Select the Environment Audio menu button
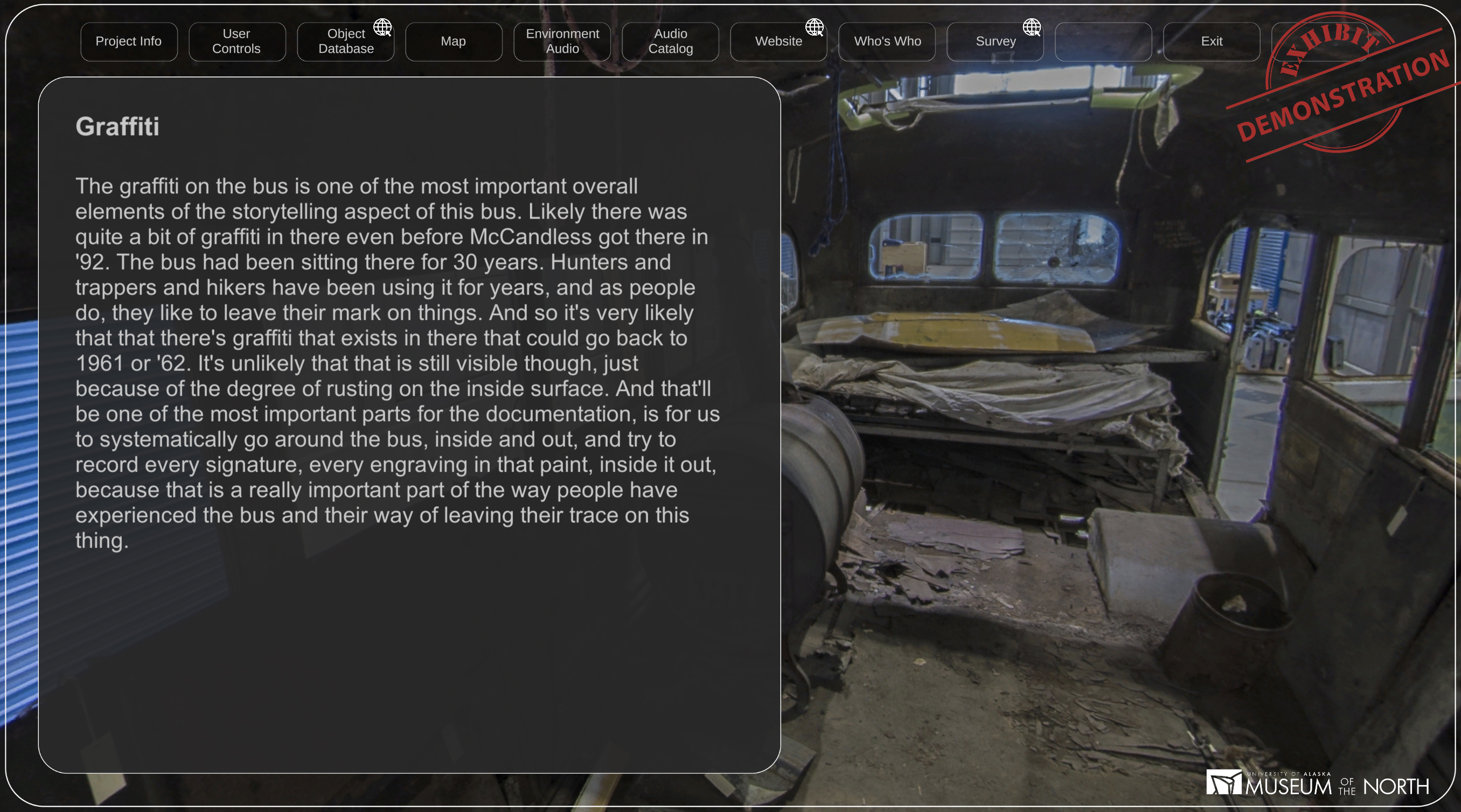1461x812 pixels. 562,41
